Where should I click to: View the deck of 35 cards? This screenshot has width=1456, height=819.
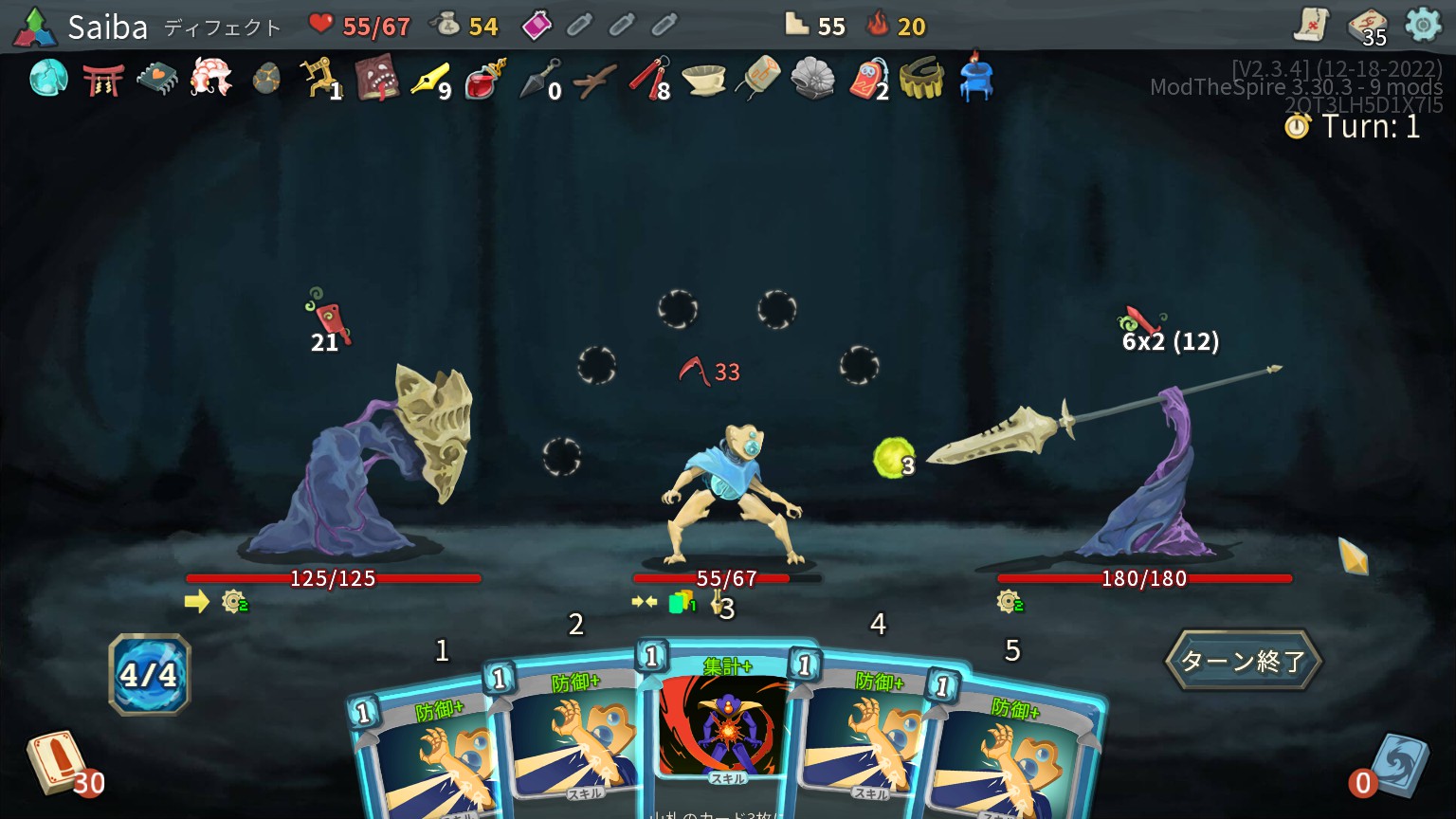pyautogui.click(x=1367, y=27)
